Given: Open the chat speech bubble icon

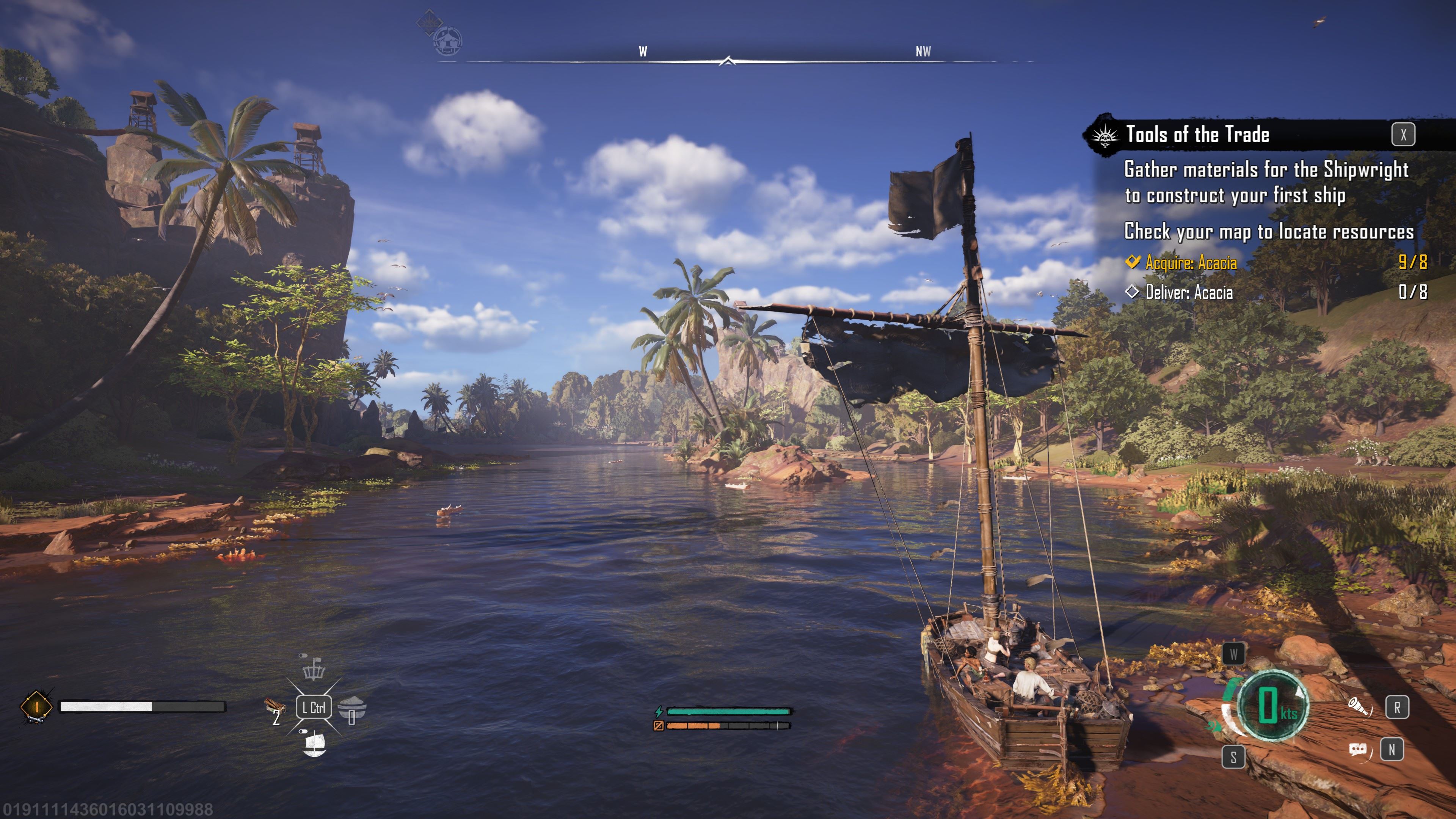Looking at the screenshot, I should click(1357, 750).
